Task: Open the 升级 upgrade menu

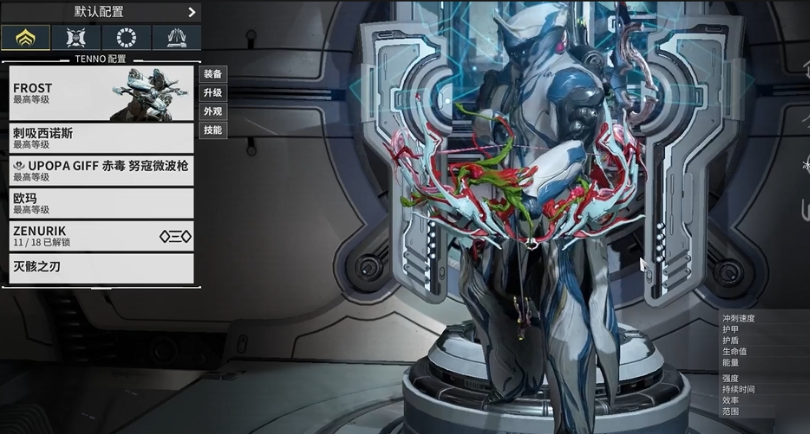Action: 213,93
